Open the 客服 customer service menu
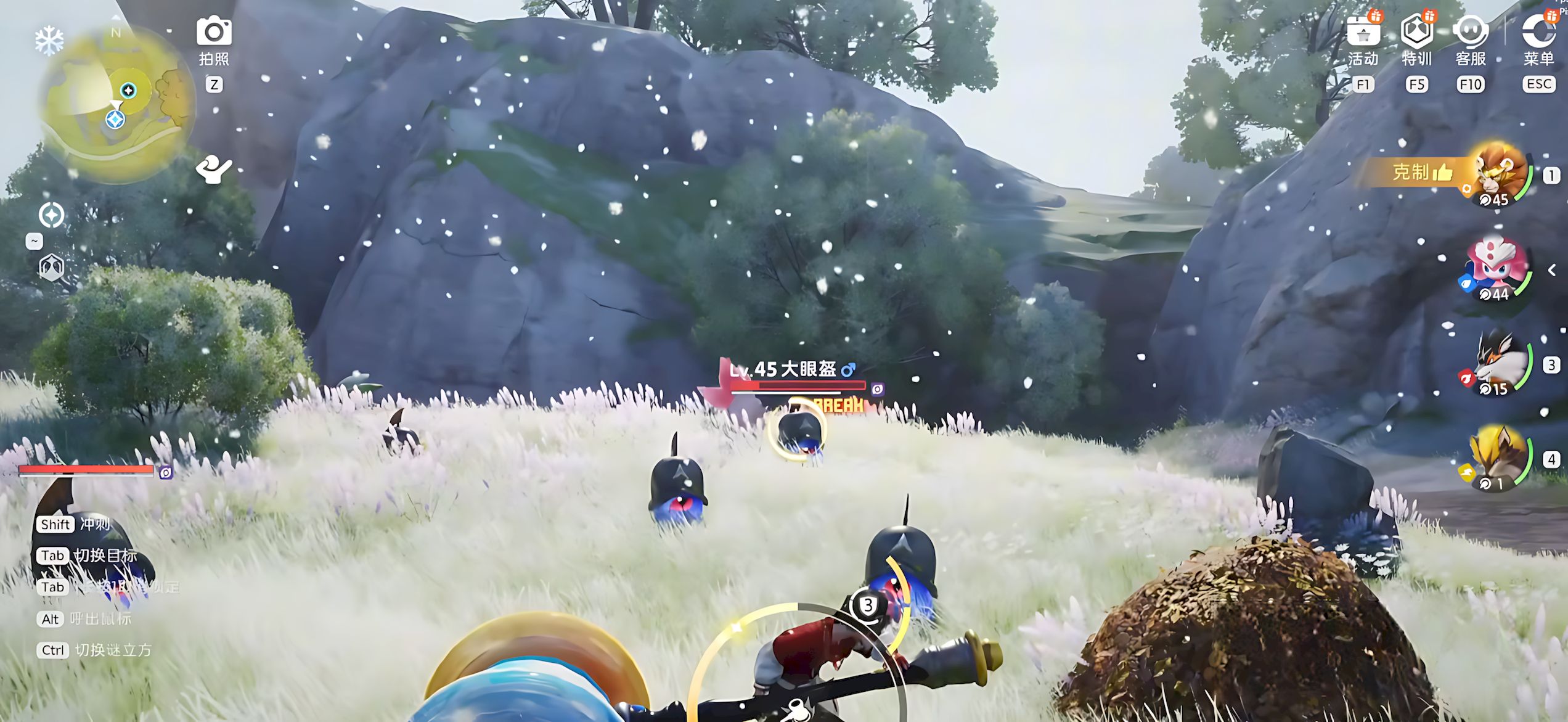The height and width of the screenshot is (722, 1568). point(1470,33)
